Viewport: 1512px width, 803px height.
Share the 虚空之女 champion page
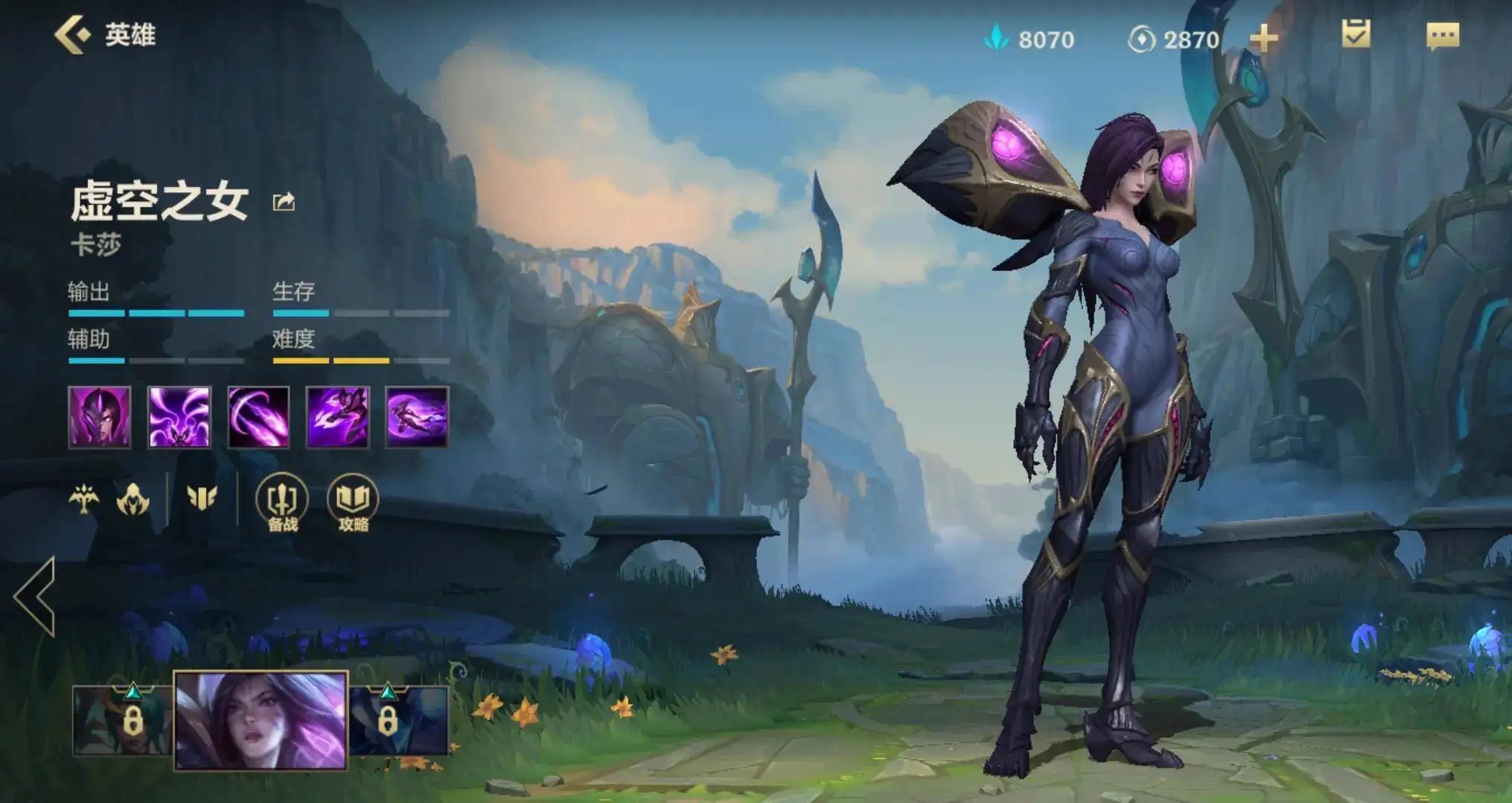point(284,202)
